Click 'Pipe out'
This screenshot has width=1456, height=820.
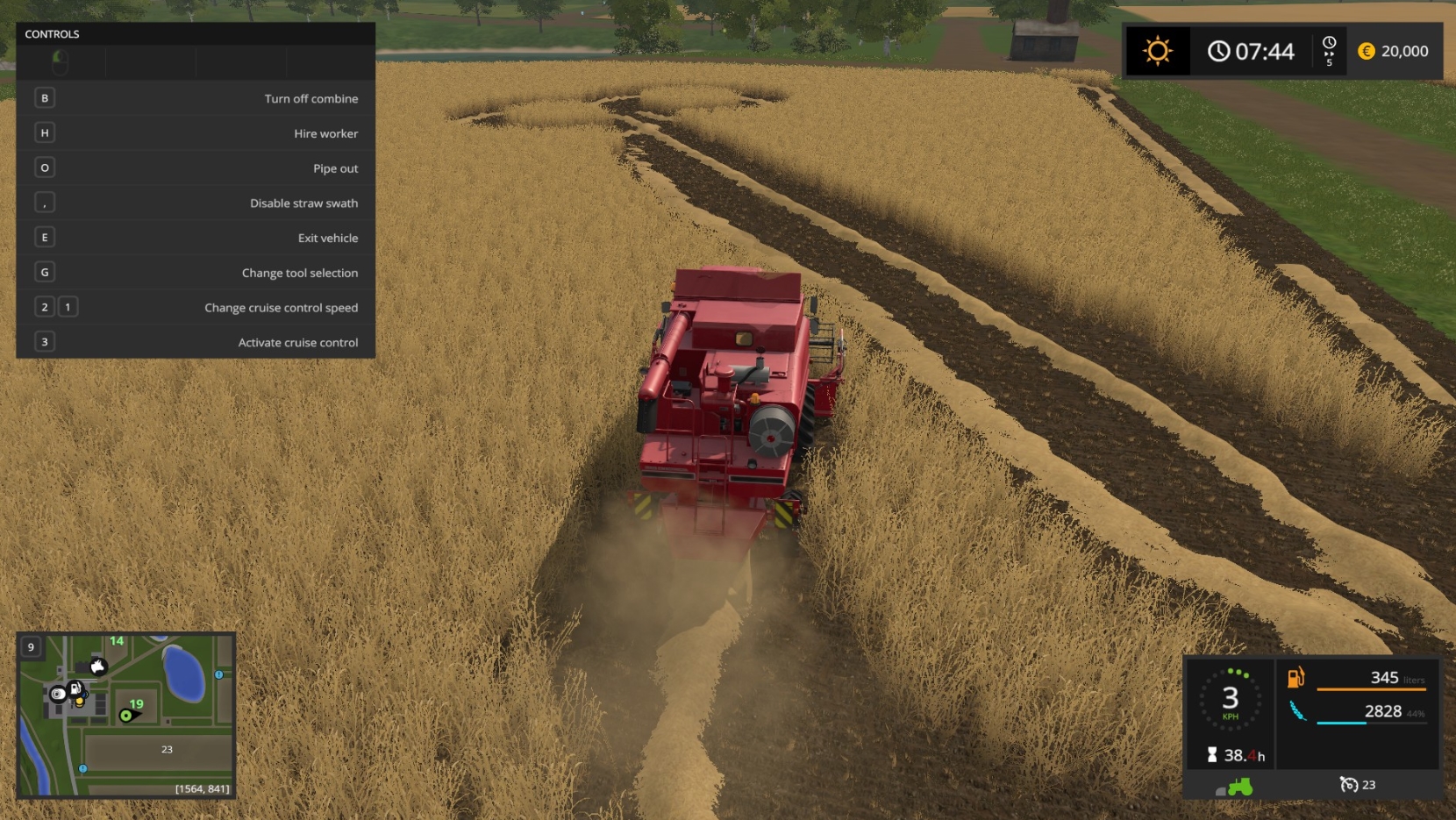click(x=196, y=168)
